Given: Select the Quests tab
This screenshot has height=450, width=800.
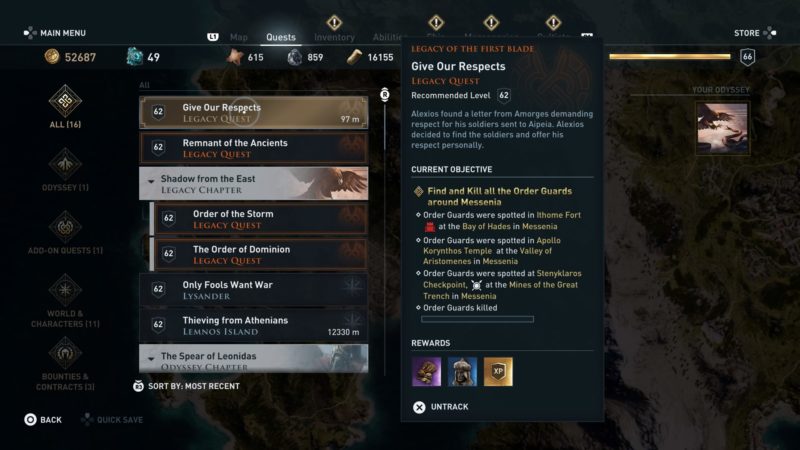Looking at the screenshot, I should tap(281, 38).
